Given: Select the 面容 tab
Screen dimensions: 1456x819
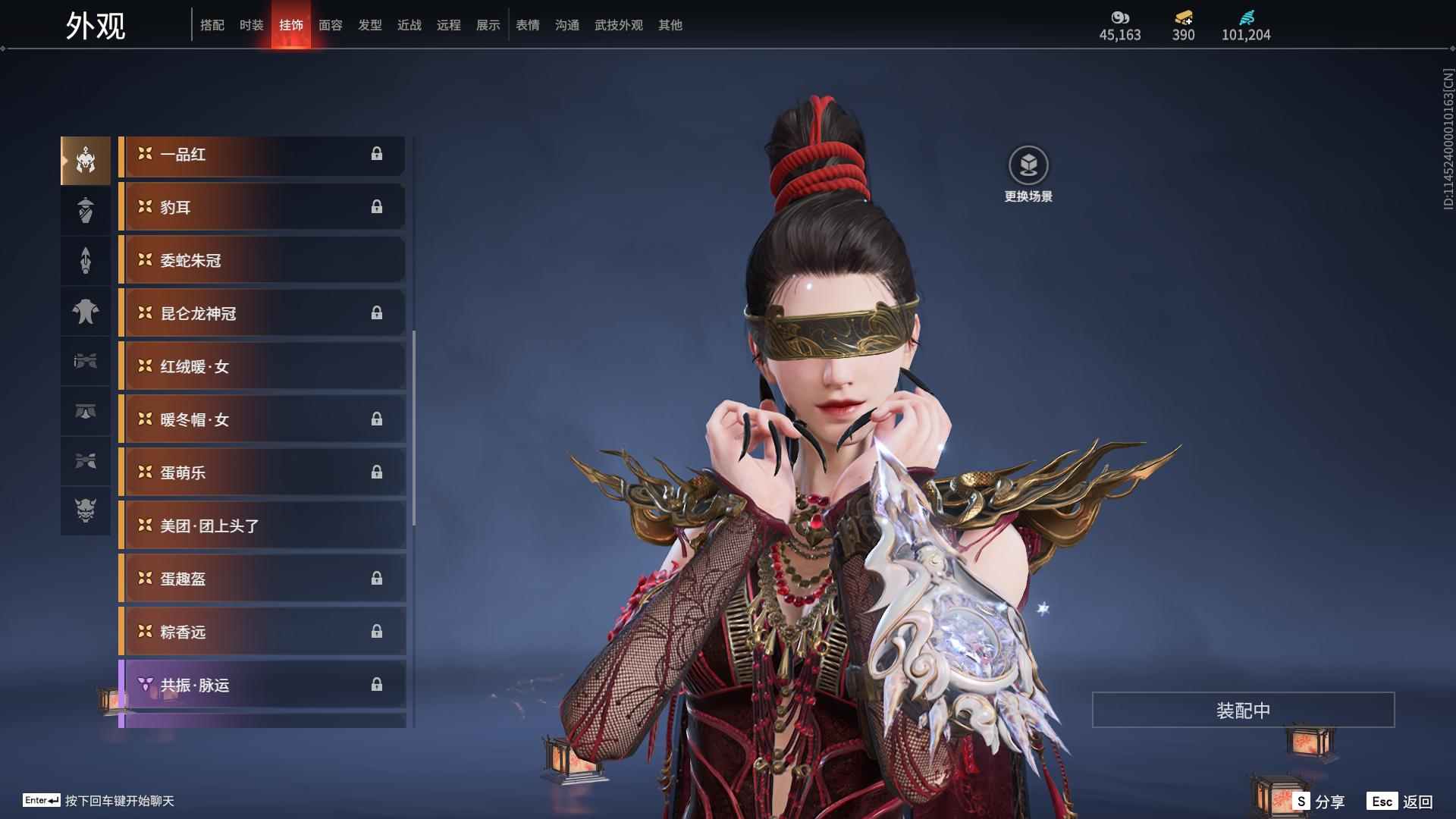Looking at the screenshot, I should coord(330,25).
